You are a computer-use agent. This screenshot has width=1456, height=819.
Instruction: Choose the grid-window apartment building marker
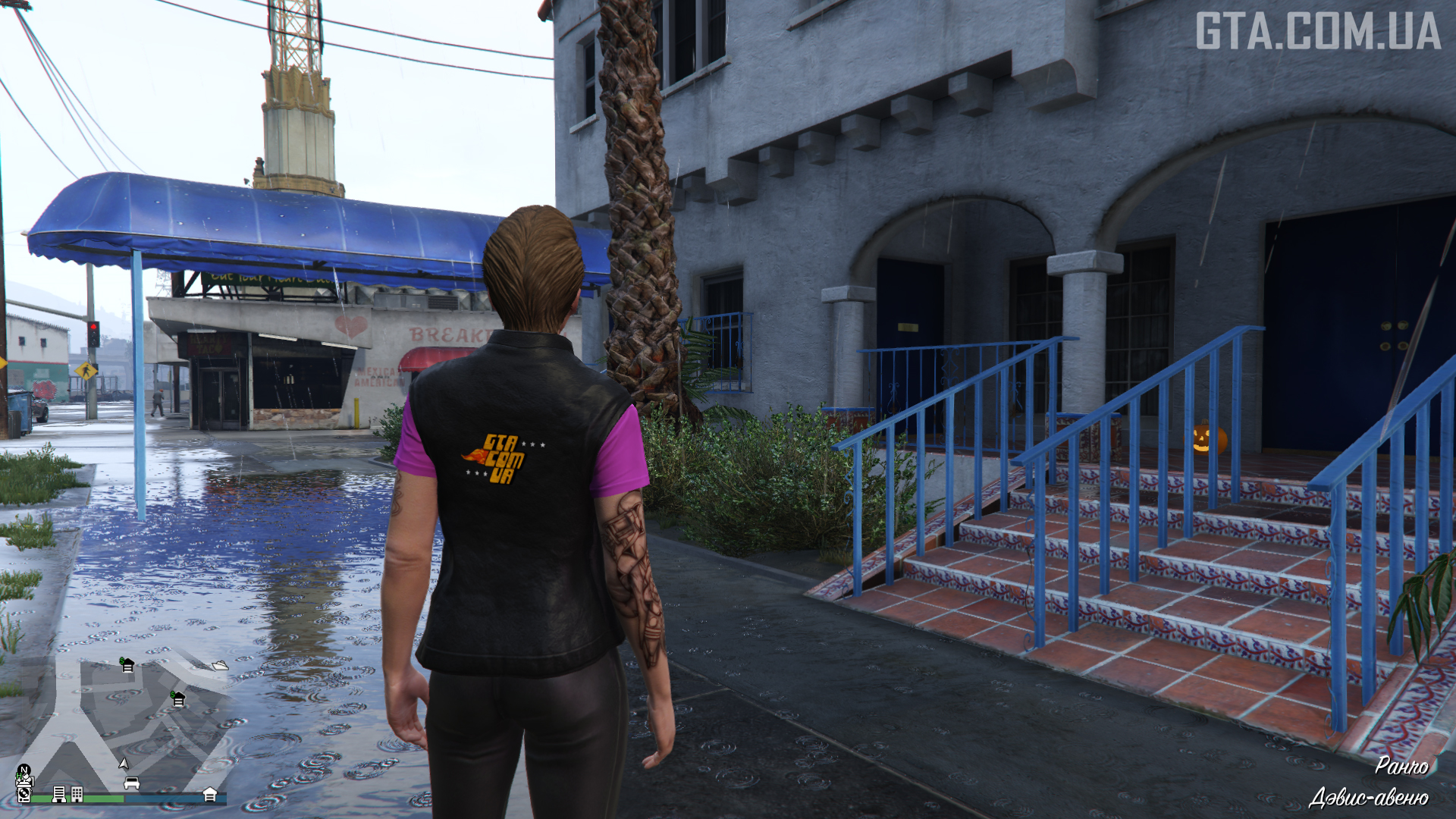pos(77,794)
